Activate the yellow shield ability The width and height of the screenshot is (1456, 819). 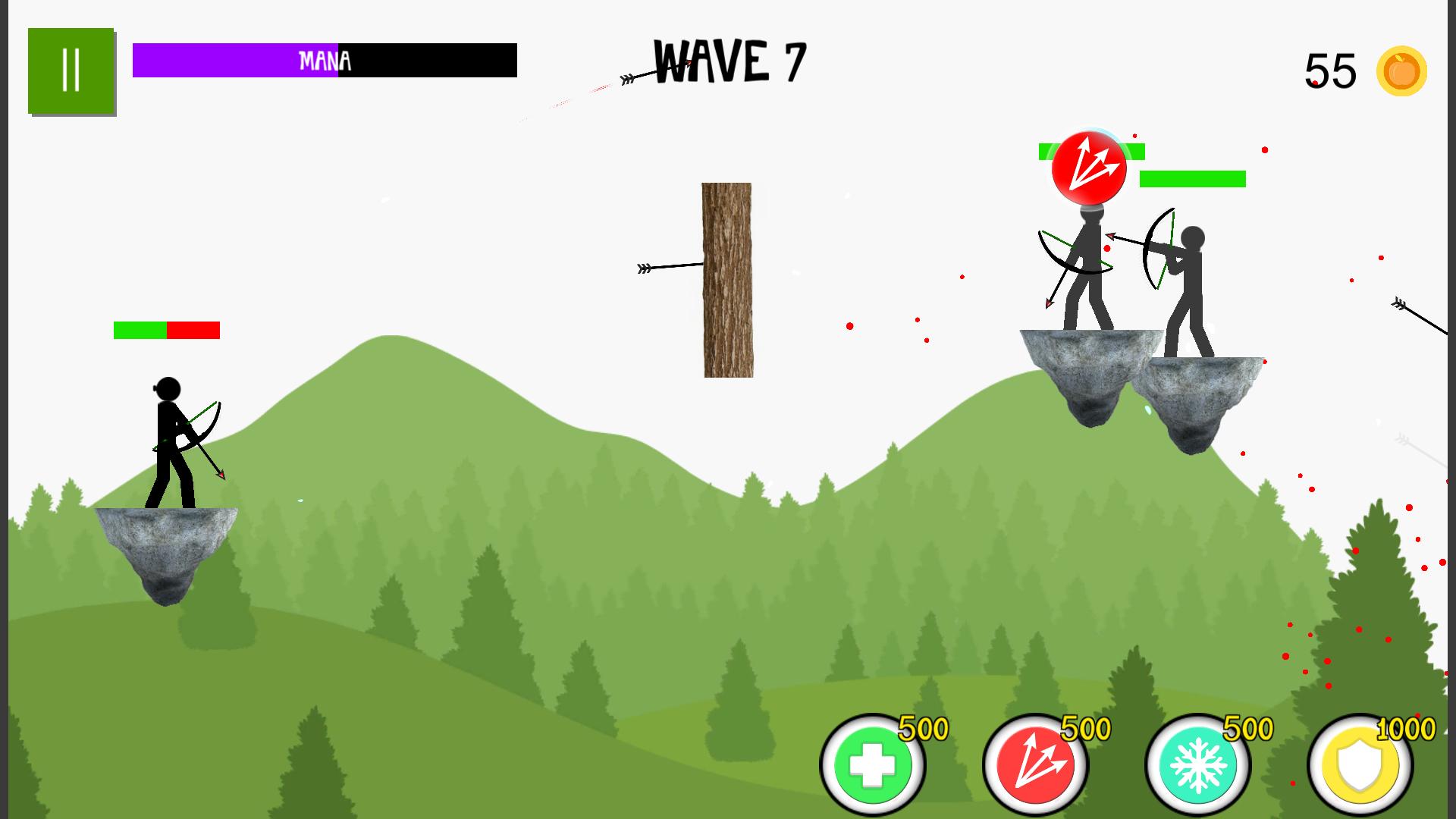[1360, 765]
